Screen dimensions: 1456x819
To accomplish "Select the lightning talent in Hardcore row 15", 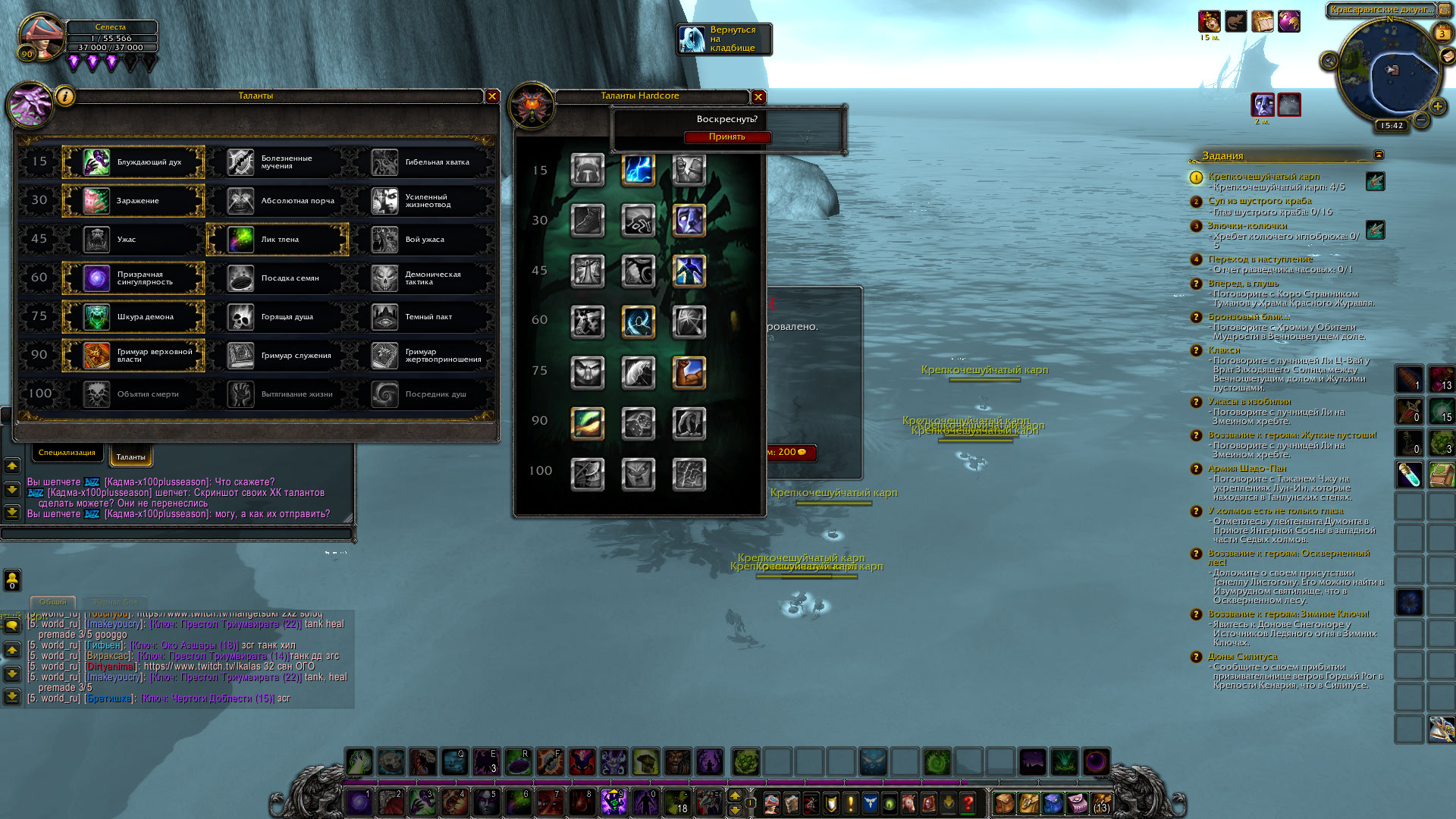I will [638, 170].
